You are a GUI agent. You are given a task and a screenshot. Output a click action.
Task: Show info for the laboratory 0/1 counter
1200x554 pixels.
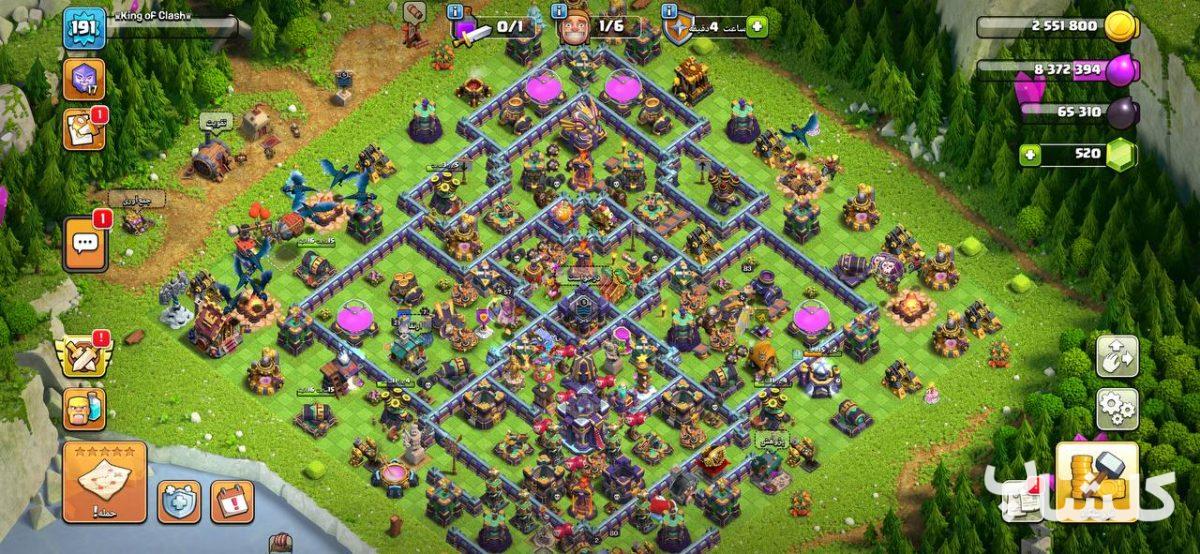tap(455, 11)
